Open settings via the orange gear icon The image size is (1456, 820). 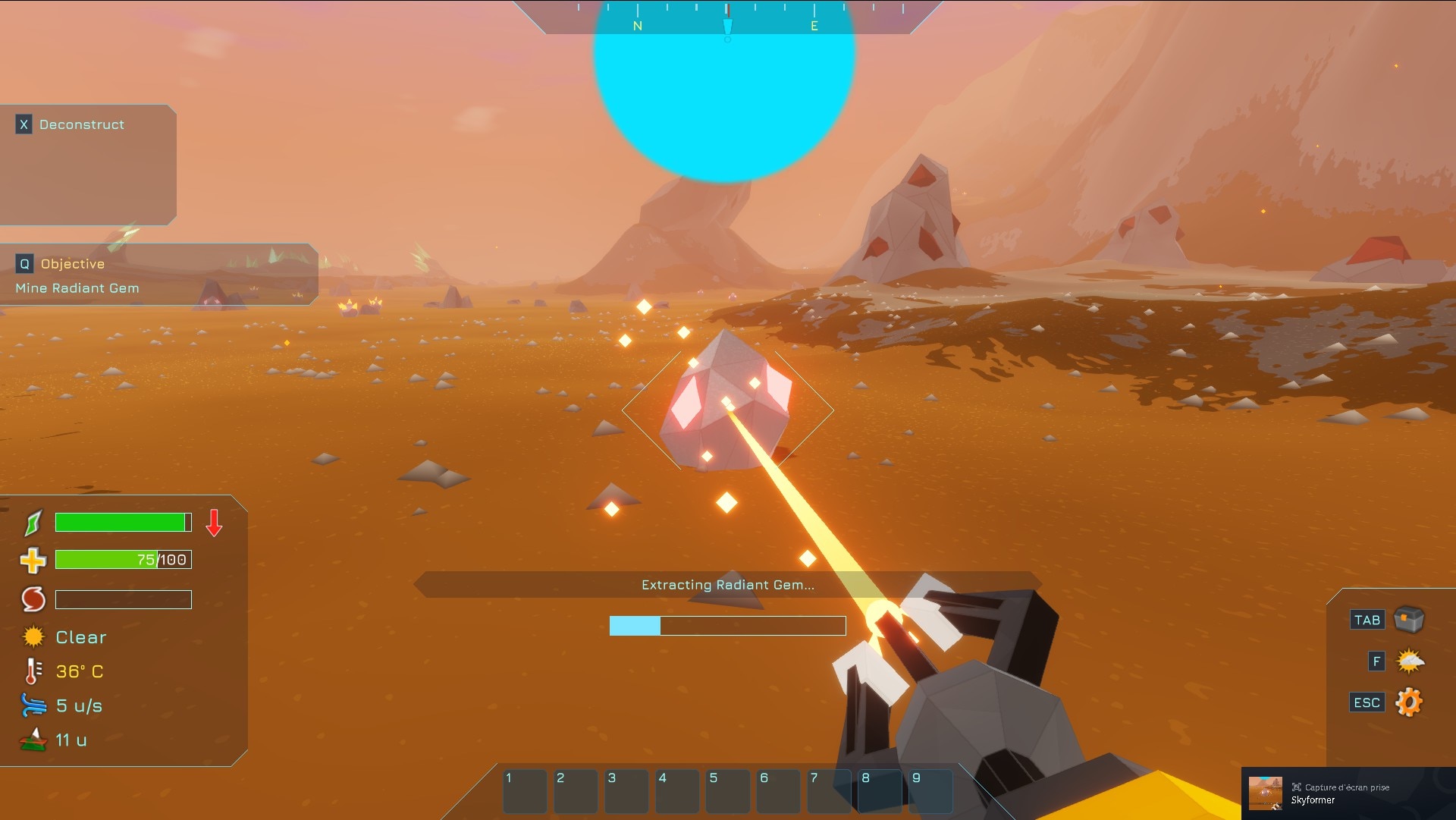pos(1409,702)
